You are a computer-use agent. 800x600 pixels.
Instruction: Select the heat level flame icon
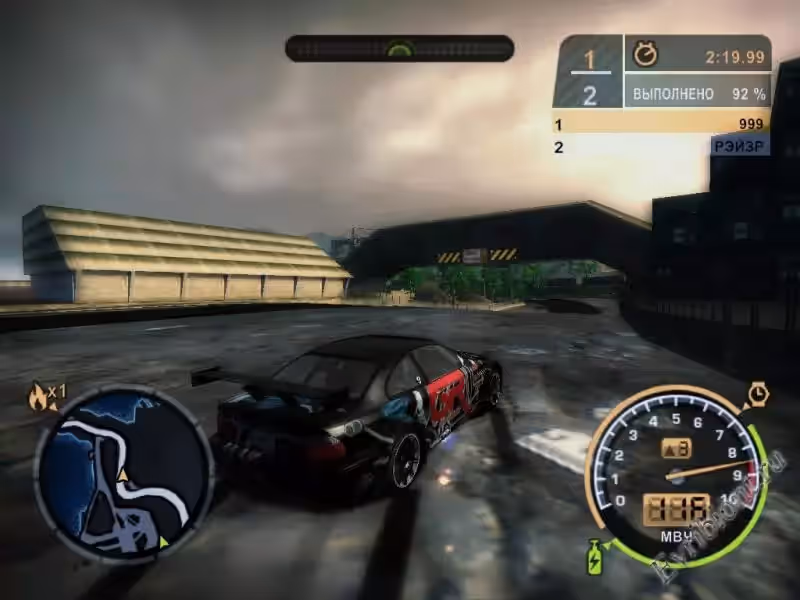[40, 397]
